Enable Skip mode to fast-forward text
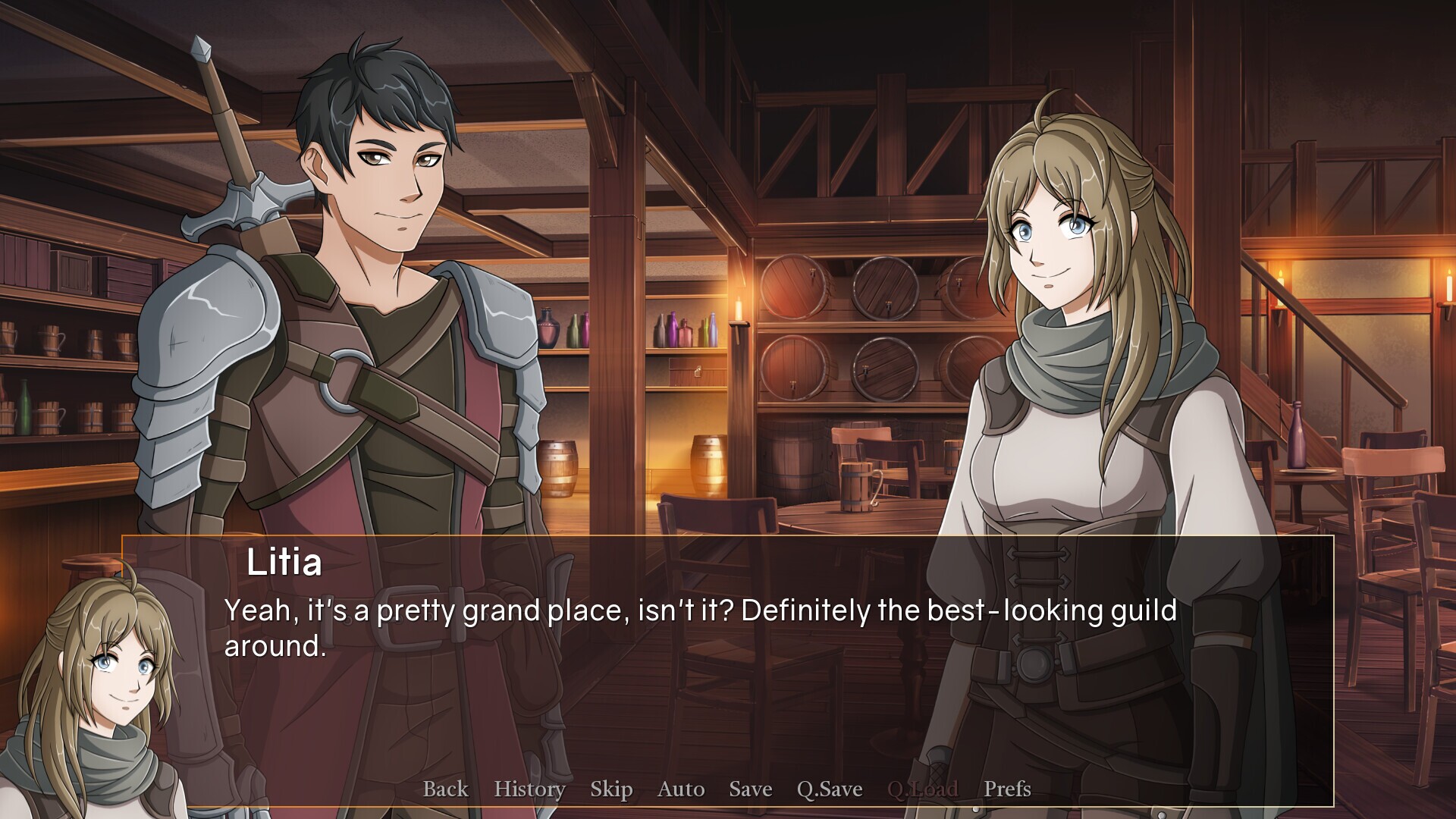 click(x=612, y=789)
